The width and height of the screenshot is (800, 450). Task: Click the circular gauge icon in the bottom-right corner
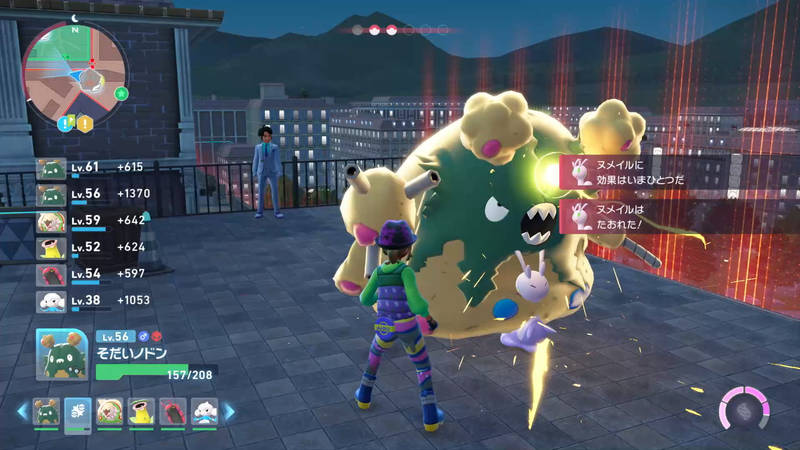coord(744,410)
